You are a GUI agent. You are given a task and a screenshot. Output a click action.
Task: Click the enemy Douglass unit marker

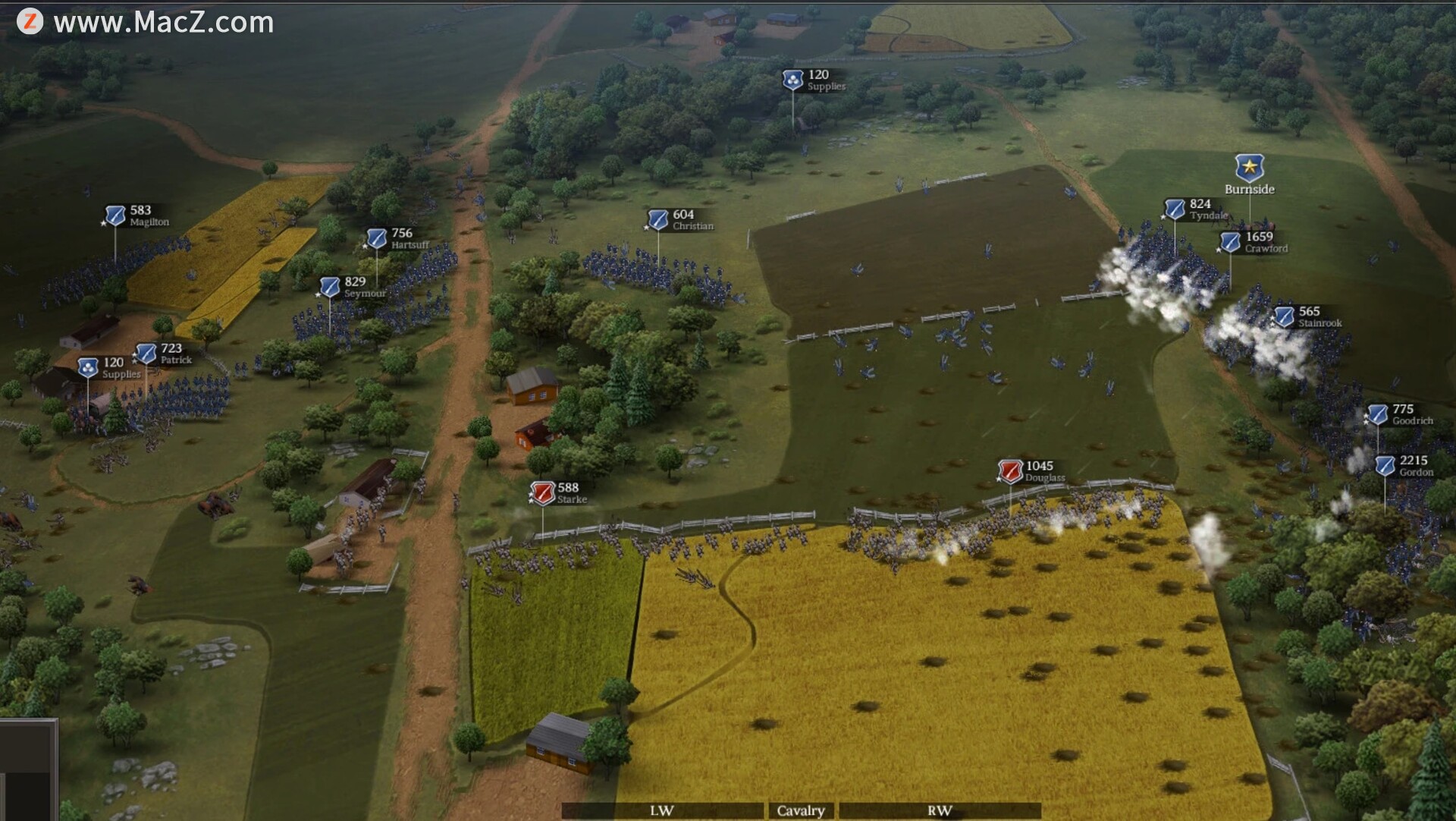click(1010, 471)
